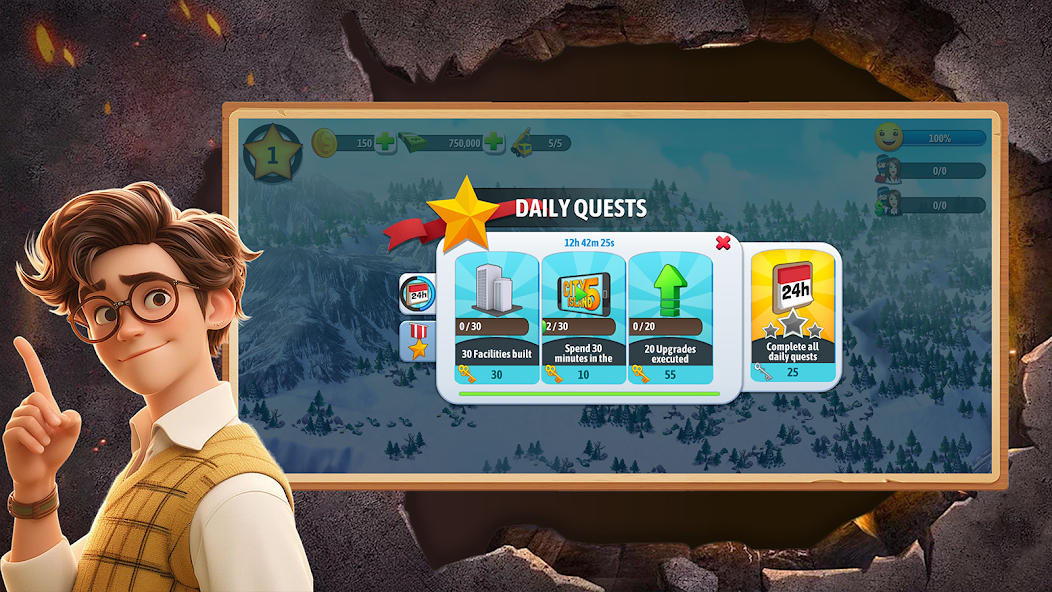Open the Spend 30 minutes quest card

tap(583, 318)
